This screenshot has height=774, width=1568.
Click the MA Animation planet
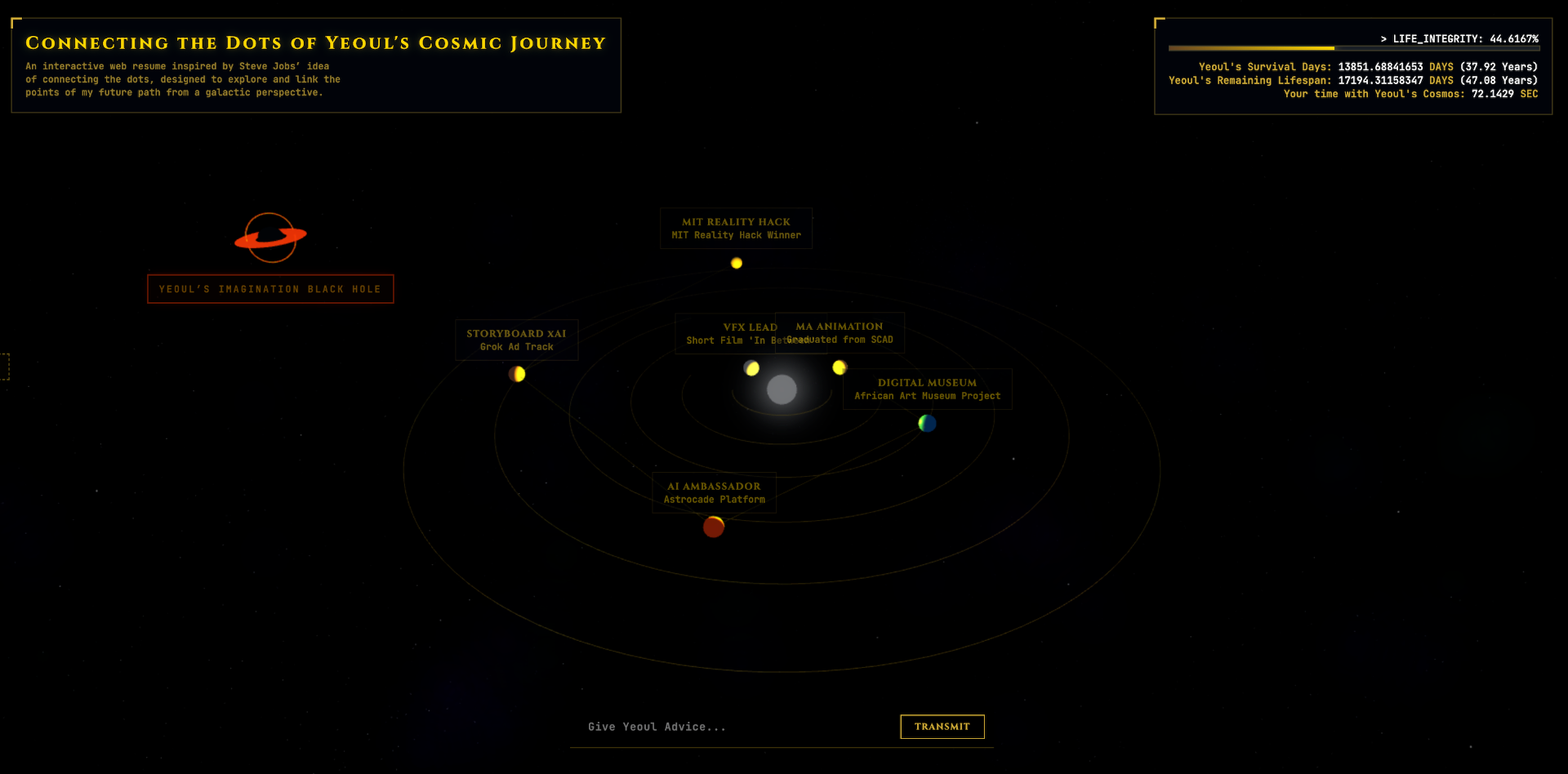[x=839, y=367]
